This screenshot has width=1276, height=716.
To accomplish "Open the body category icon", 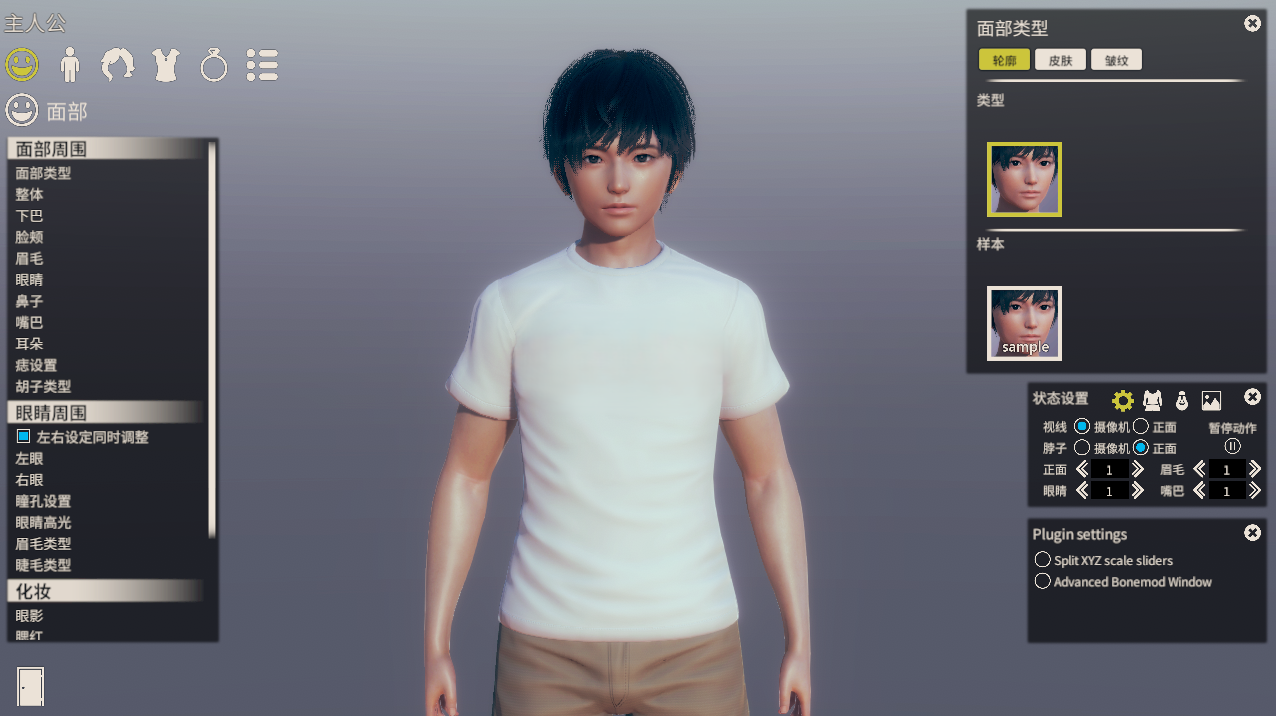I will (x=70, y=65).
